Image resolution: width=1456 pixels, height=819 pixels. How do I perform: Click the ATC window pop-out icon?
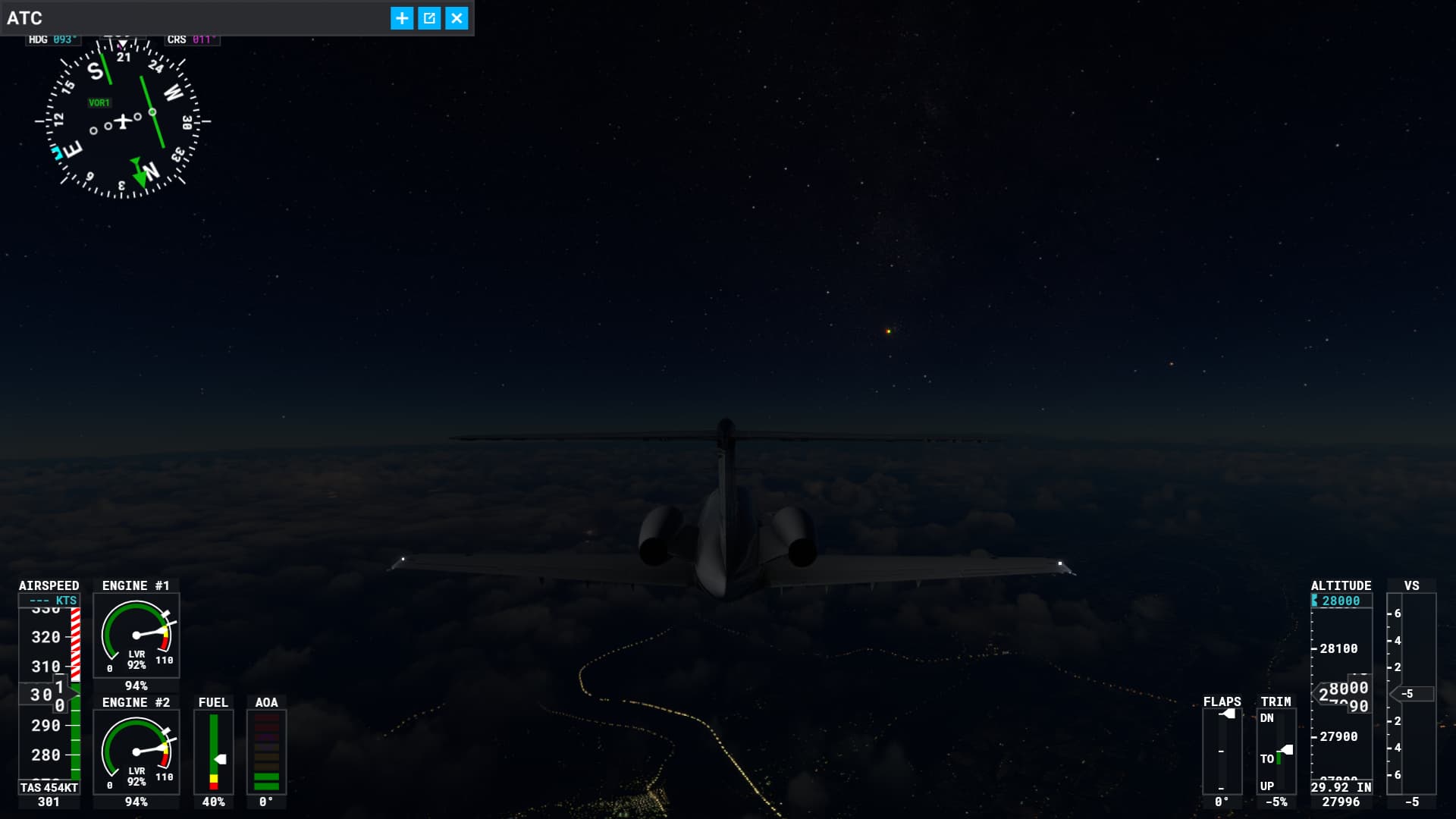429,17
